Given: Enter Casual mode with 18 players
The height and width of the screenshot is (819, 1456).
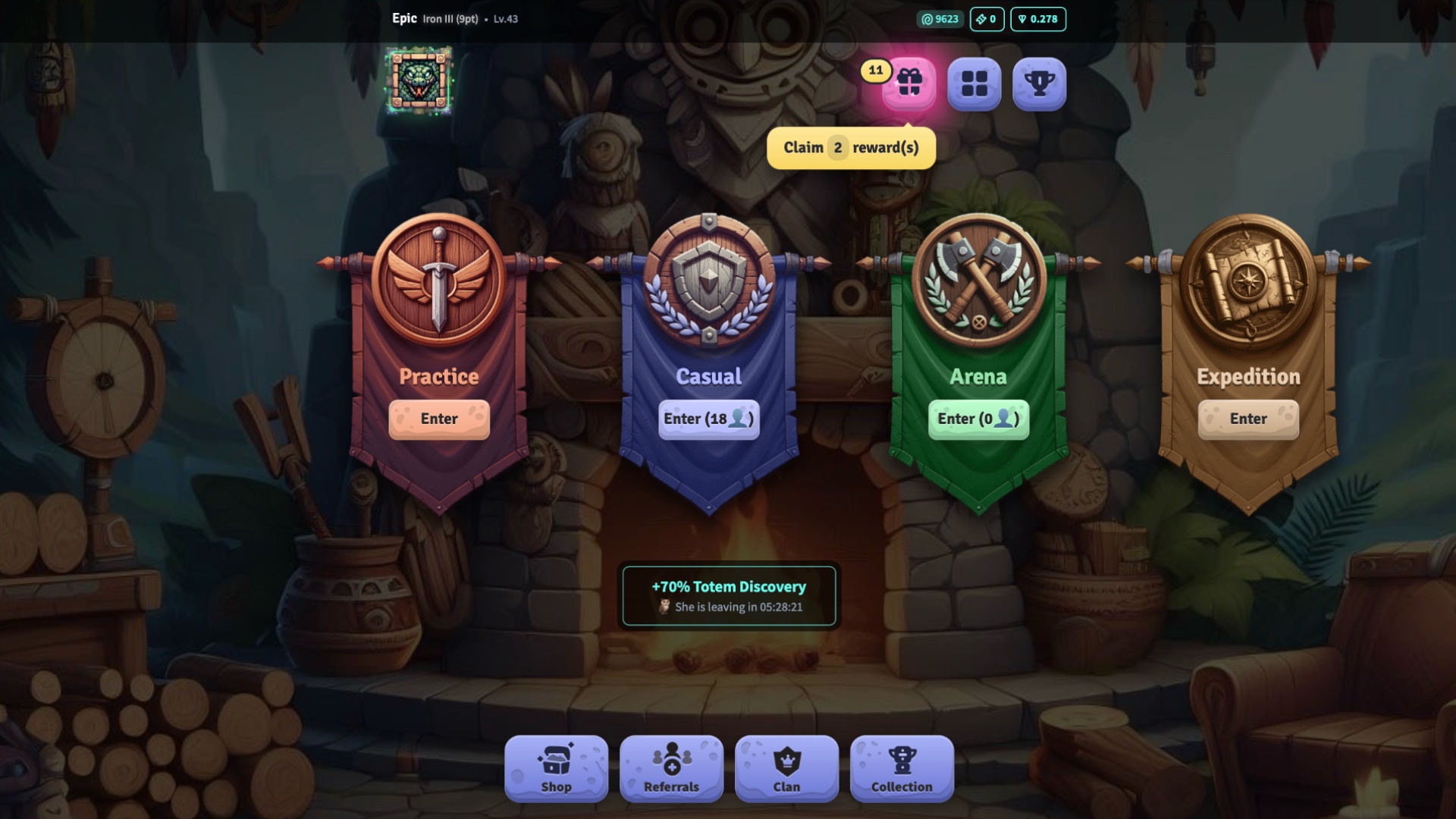Looking at the screenshot, I should pyautogui.click(x=709, y=419).
